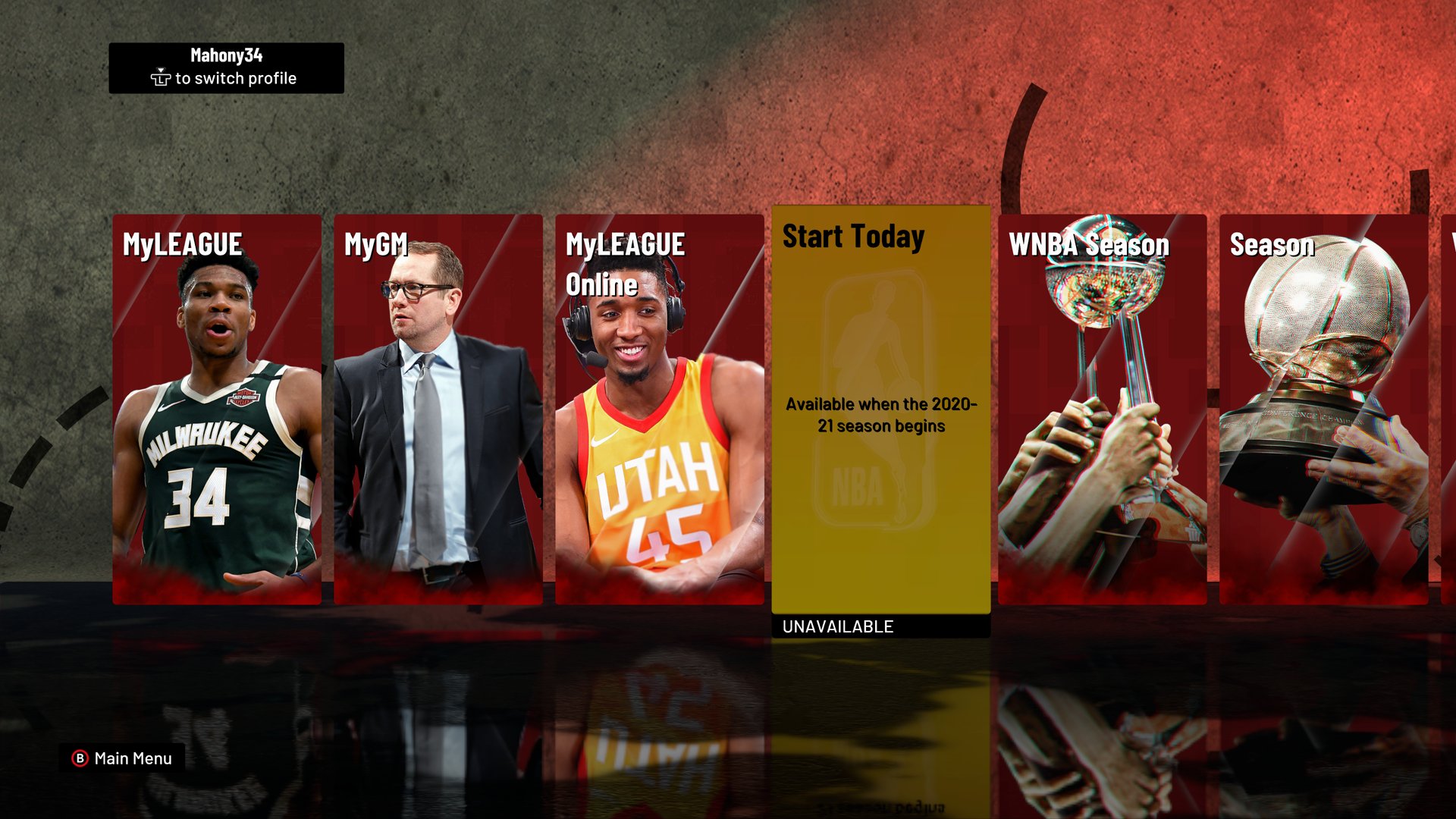Select the MyGM mode card
1456x819 pixels.
click(438, 409)
